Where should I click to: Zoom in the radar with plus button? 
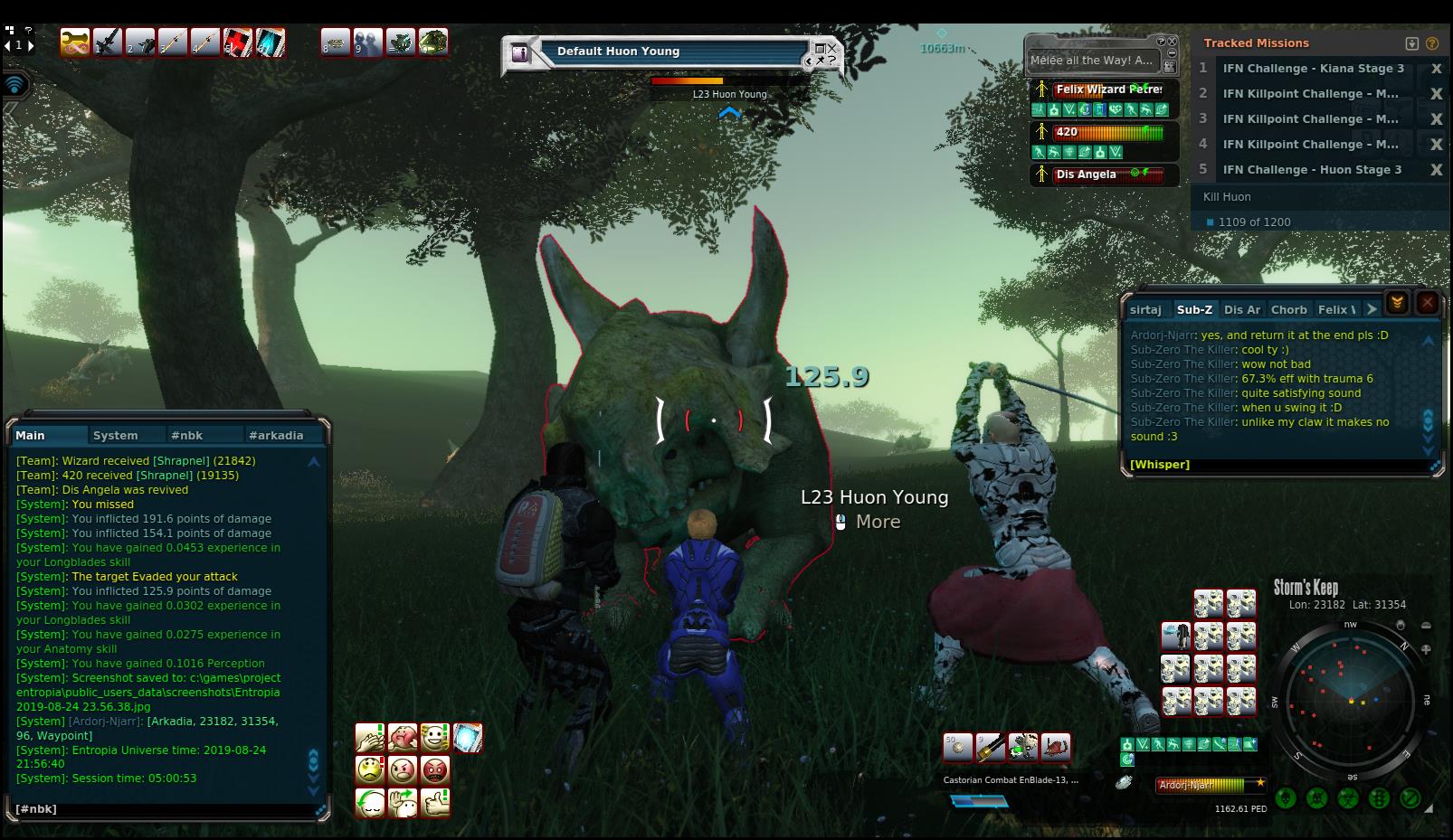coord(1426,648)
